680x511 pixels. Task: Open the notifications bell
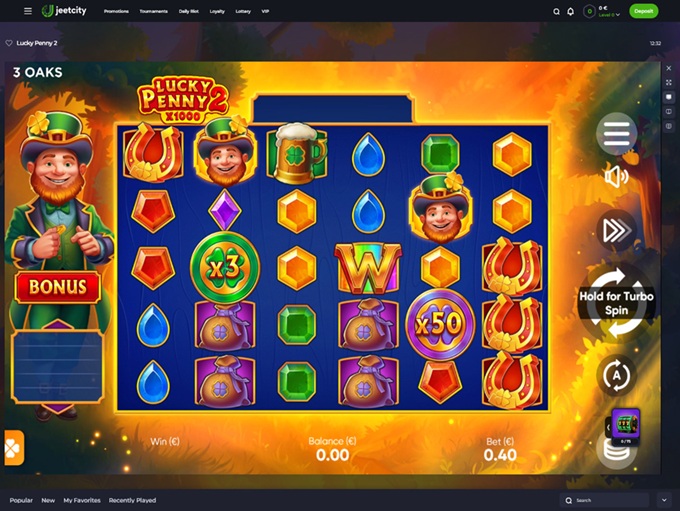[570, 11]
